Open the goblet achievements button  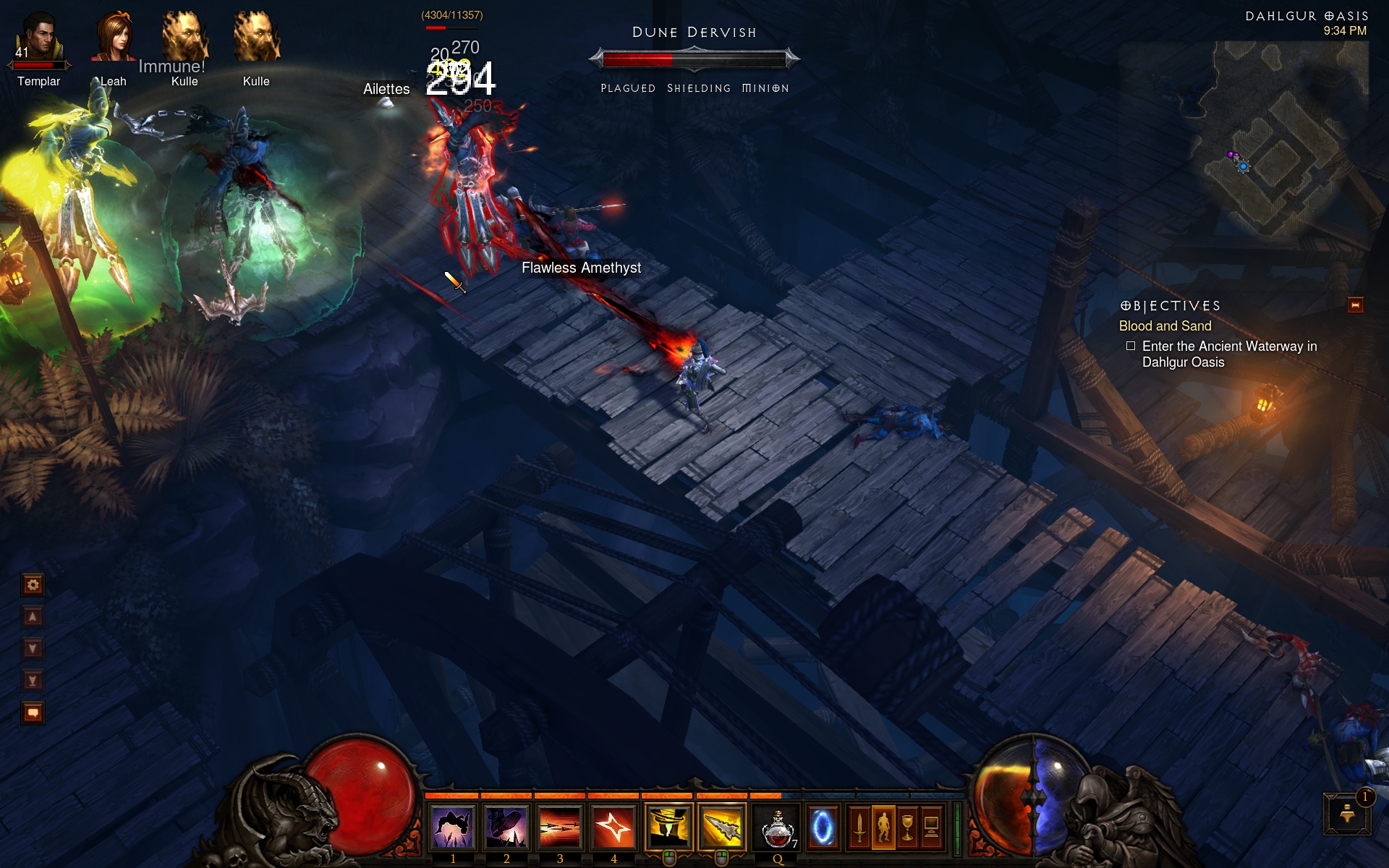(907, 827)
